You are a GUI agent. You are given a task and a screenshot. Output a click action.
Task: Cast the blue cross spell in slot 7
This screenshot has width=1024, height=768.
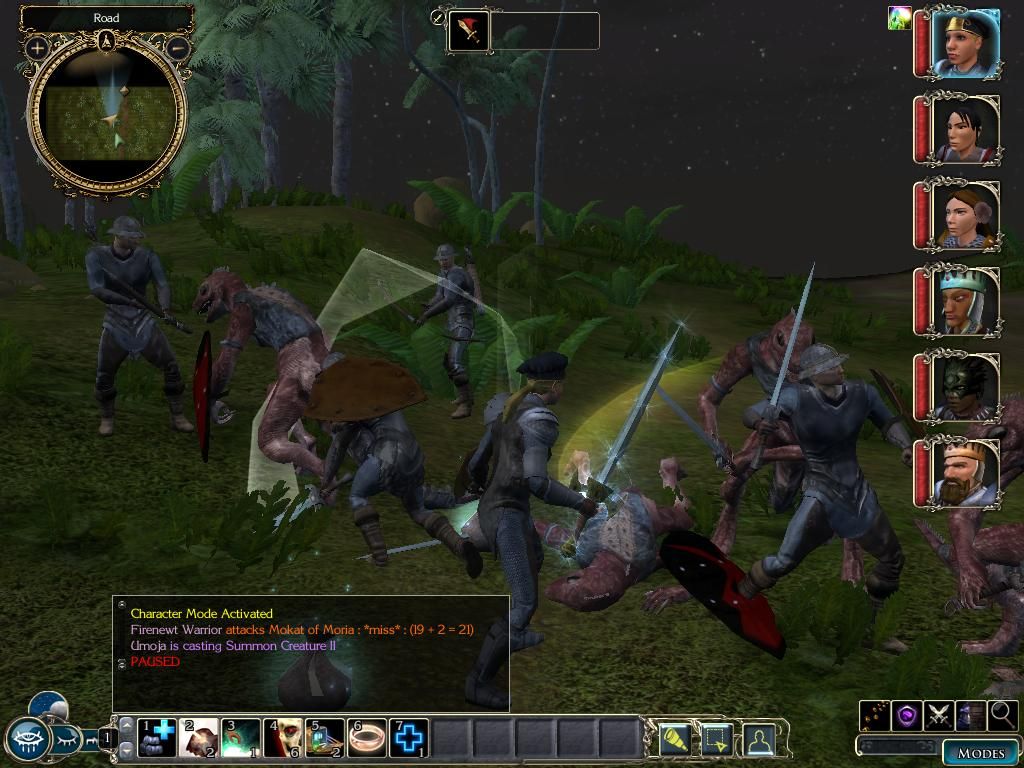(409, 738)
